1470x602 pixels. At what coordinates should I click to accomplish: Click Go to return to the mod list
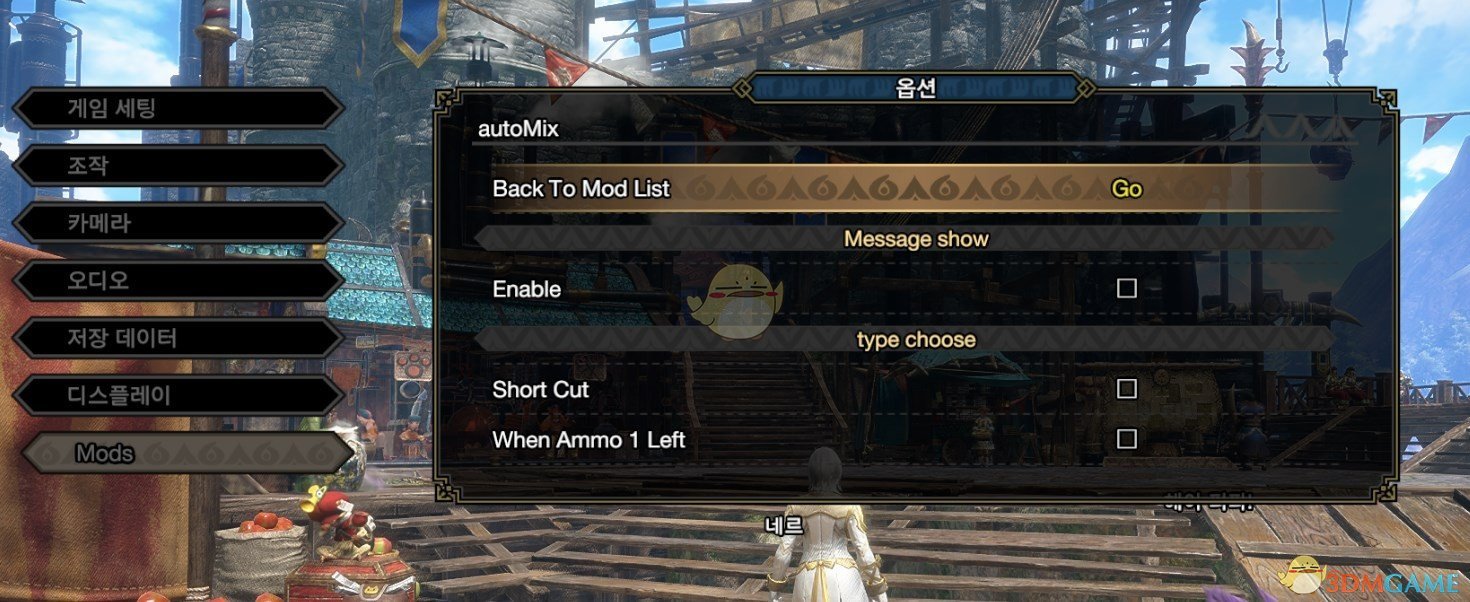1126,189
